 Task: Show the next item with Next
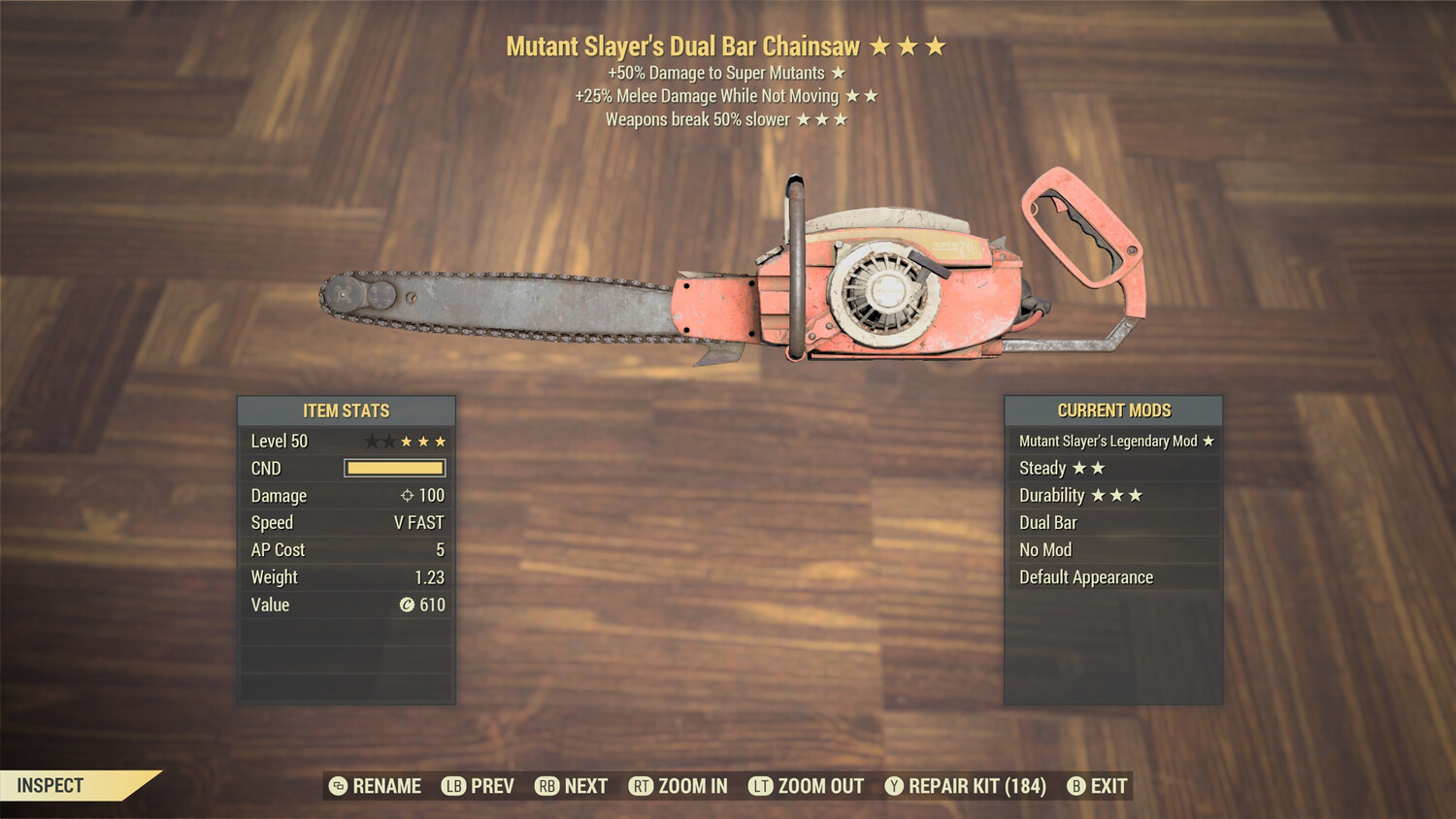572,786
